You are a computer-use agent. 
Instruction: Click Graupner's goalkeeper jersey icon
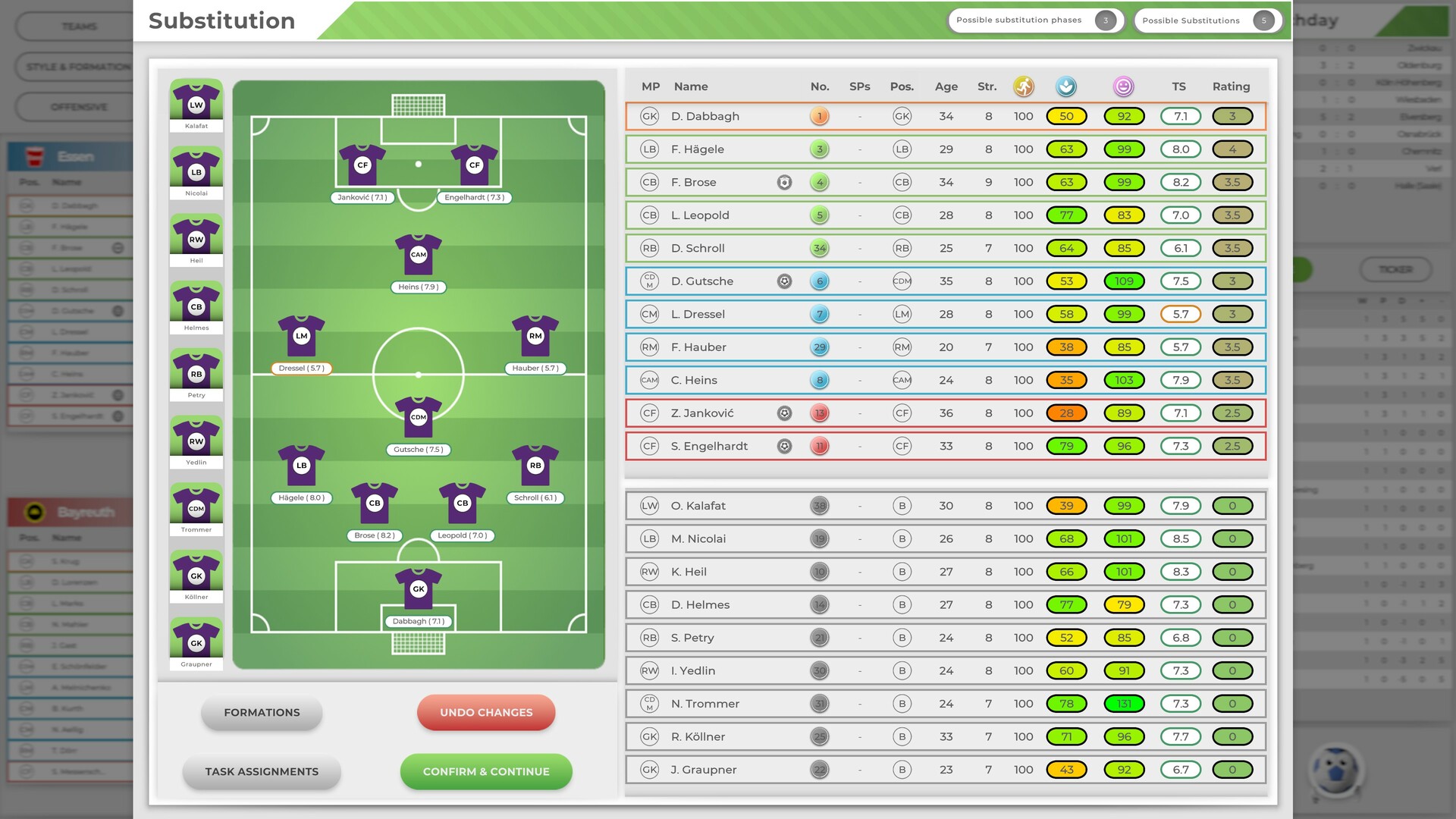click(x=196, y=643)
